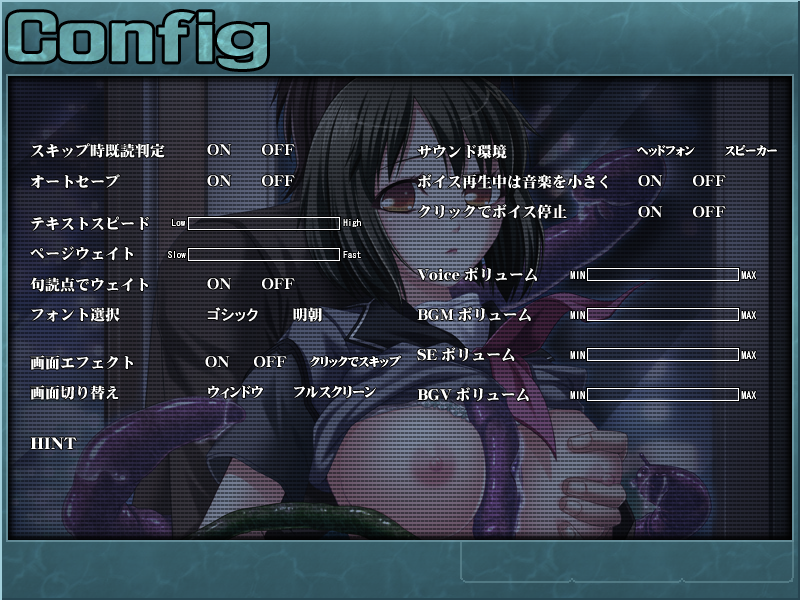Image resolution: width=800 pixels, height=600 pixels.
Task: Select クリックでスキップ for screen effects
Action: (355, 361)
